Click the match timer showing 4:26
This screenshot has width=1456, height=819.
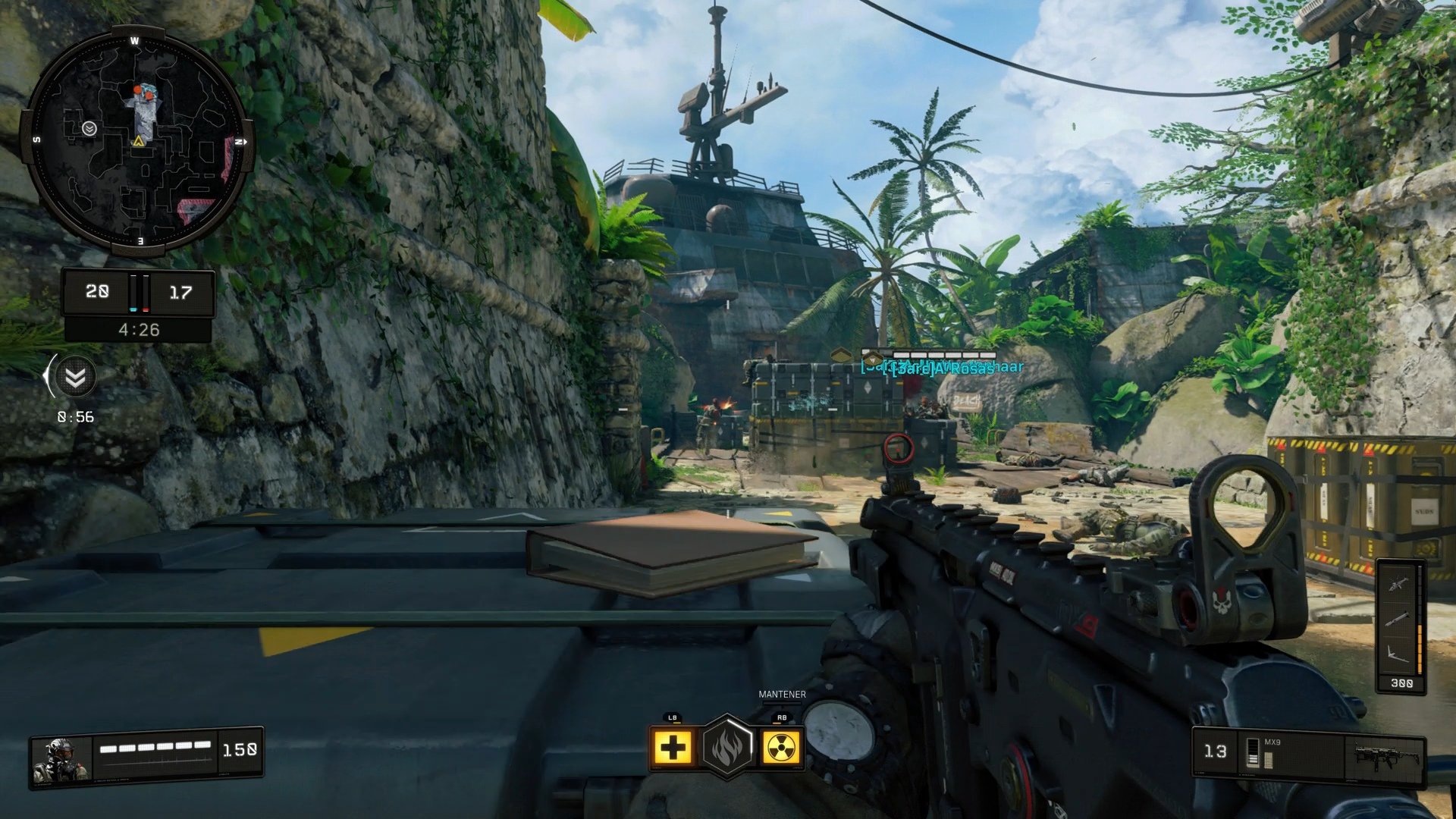139,329
